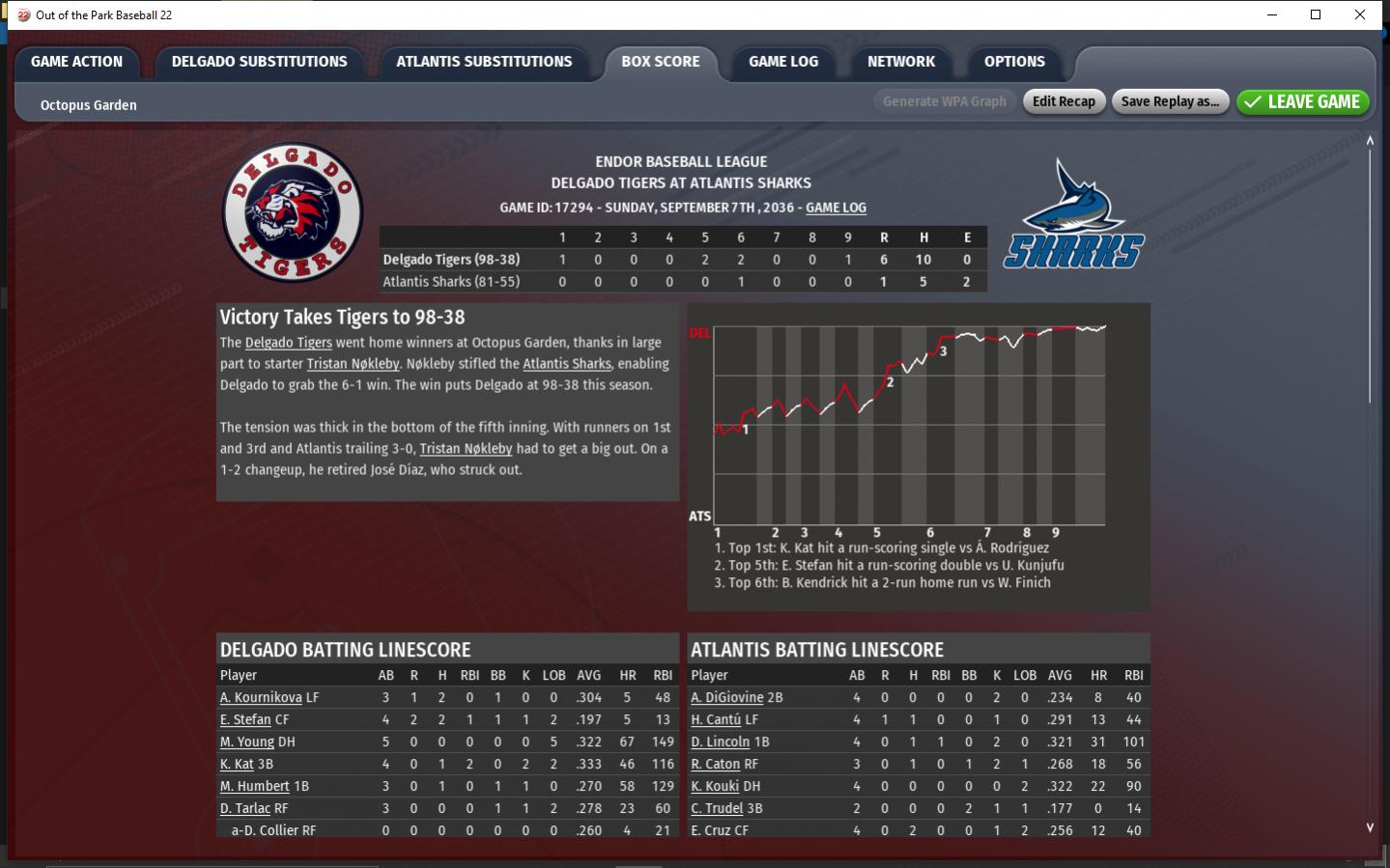Open Atlantis Sharks link in recap text
Image resolution: width=1390 pixels, height=868 pixels.
tap(566, 364)
